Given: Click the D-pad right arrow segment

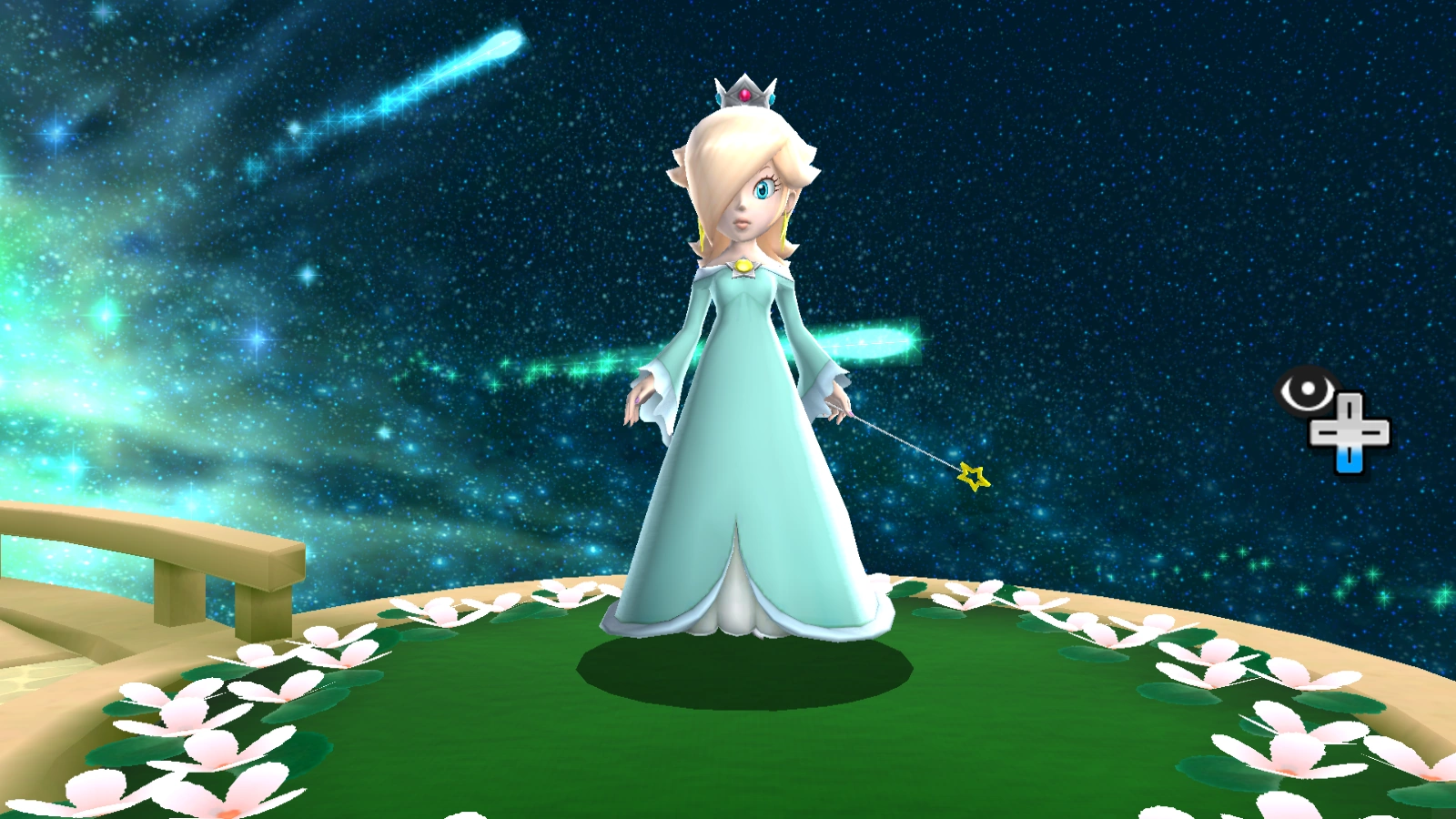Looking at the screenshot, I should [x=1374, y=435].
